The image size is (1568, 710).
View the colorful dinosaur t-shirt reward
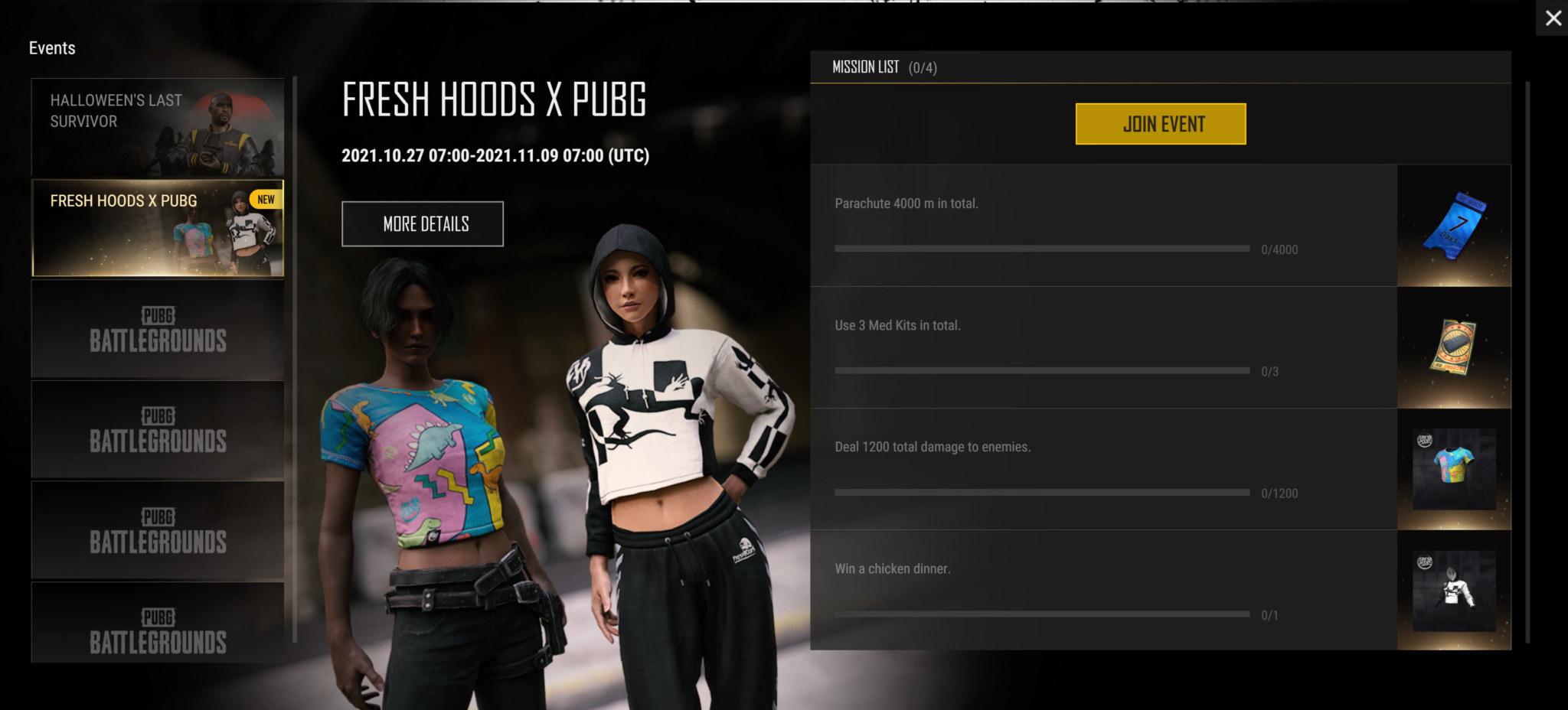coord(1453,468)
